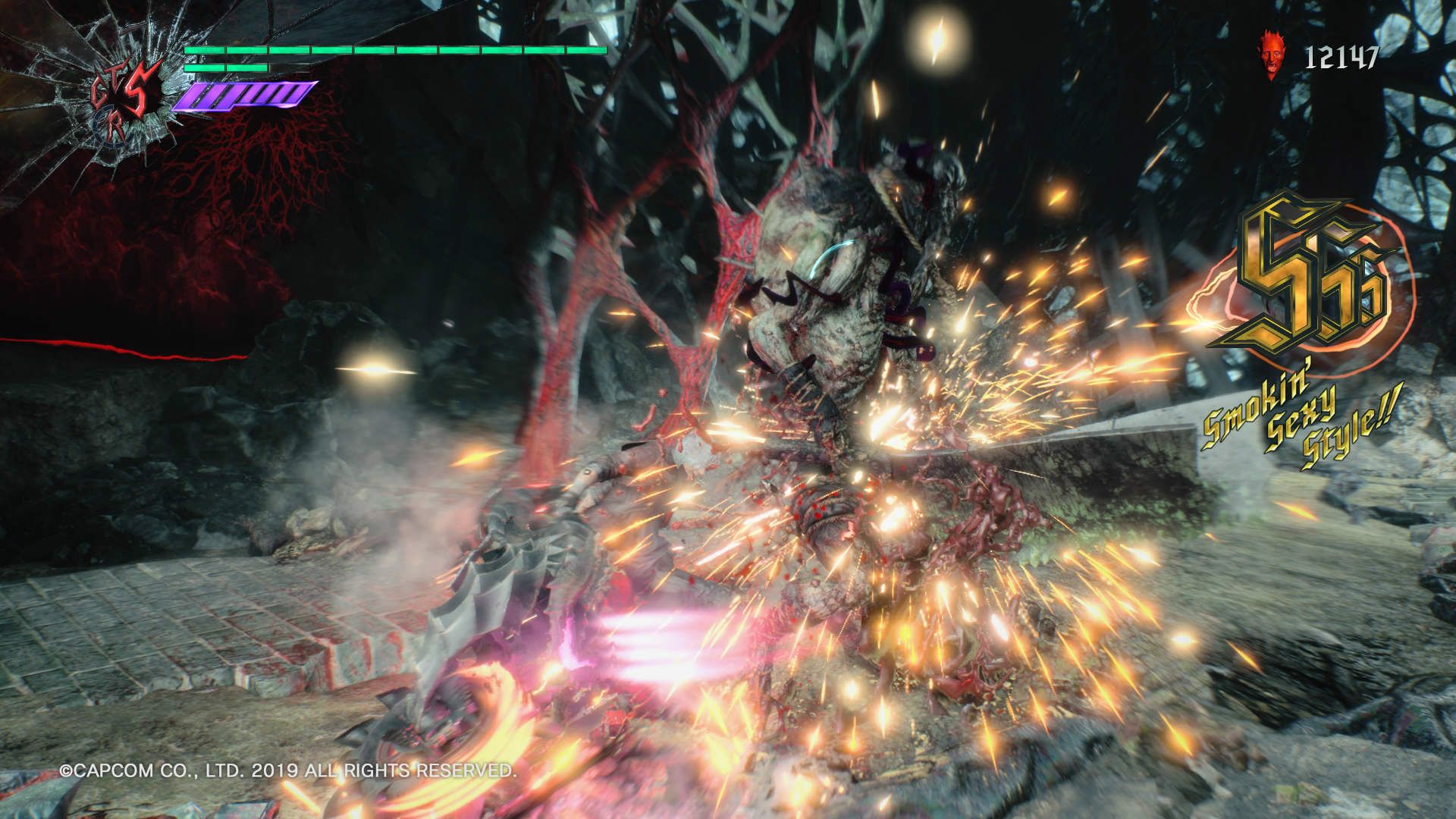Viewport: 1456px width, 819px height.
Task: Expand the upper green health gauge row
Action: coord(394,50)
